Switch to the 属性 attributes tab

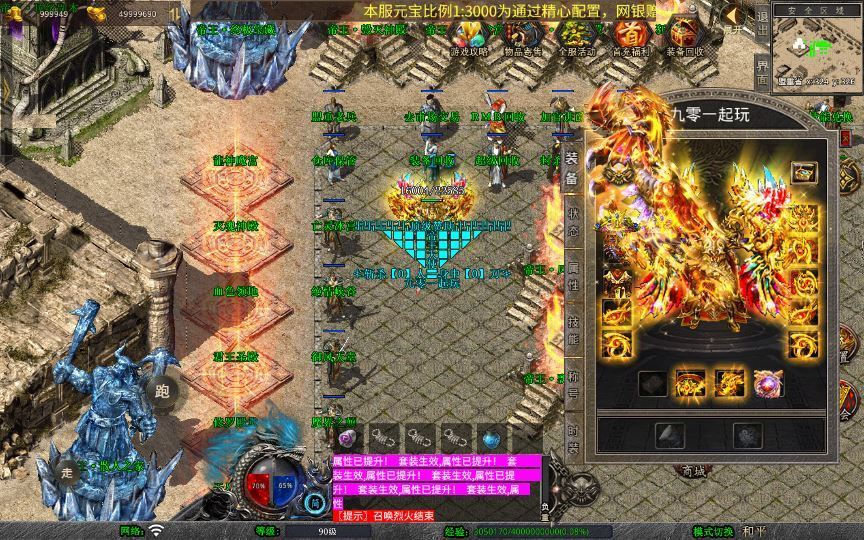(573, 278)
